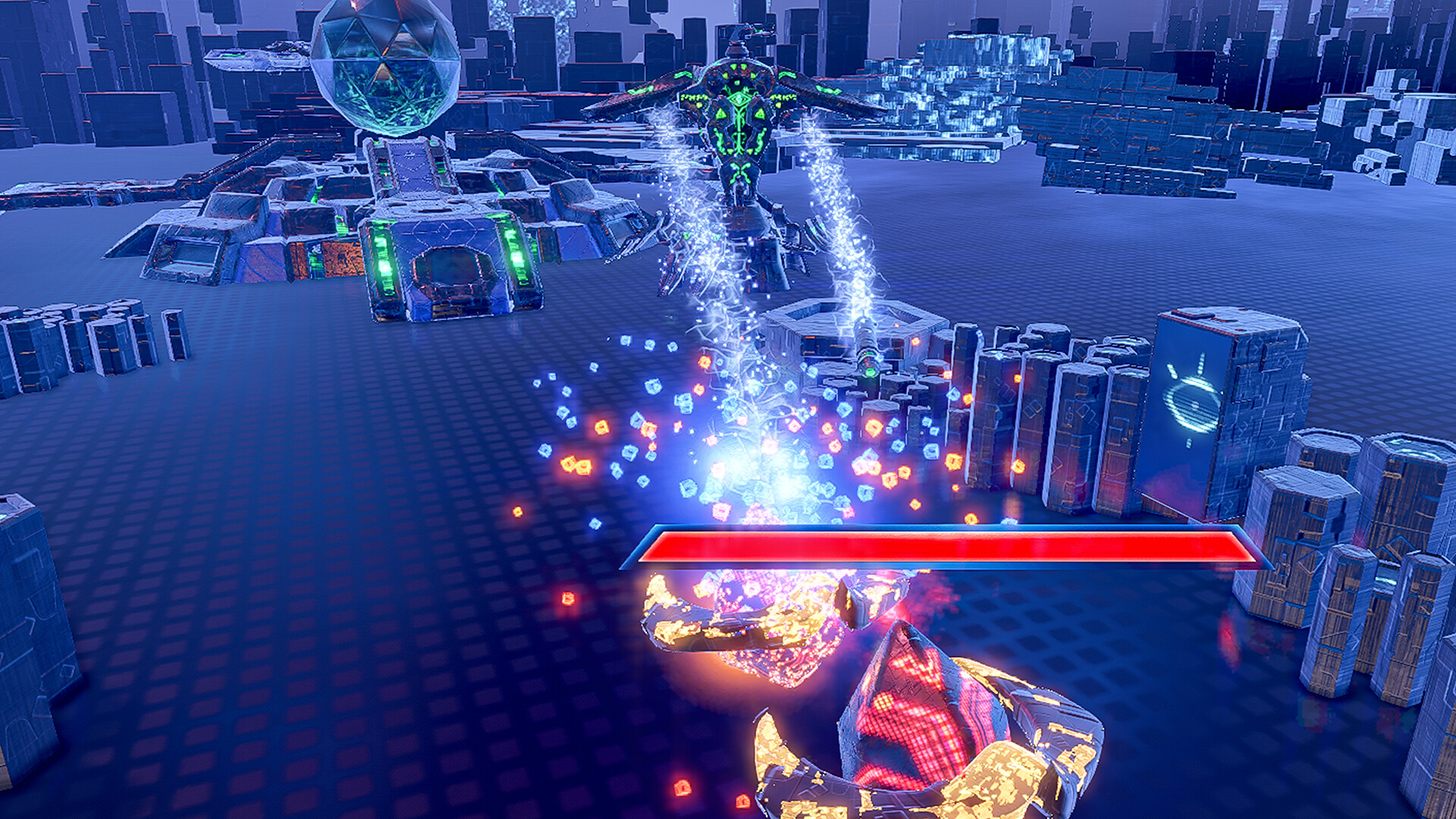This screenshot has height=819, width=1456.
Task: Click the green glowing panel on the bunker
Action: [x=384, y=253]
